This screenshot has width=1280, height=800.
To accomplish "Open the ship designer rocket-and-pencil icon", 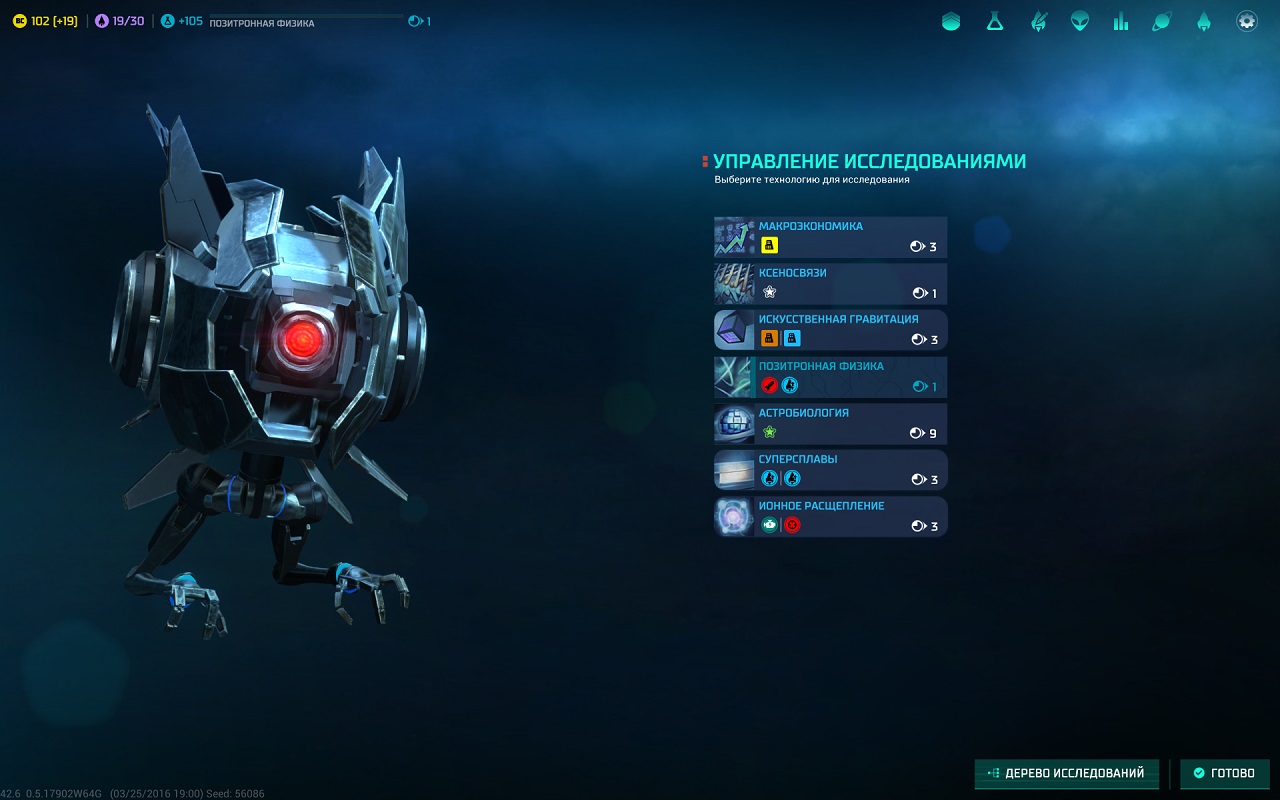I will pyautogui.click(x=1038, y=21).
